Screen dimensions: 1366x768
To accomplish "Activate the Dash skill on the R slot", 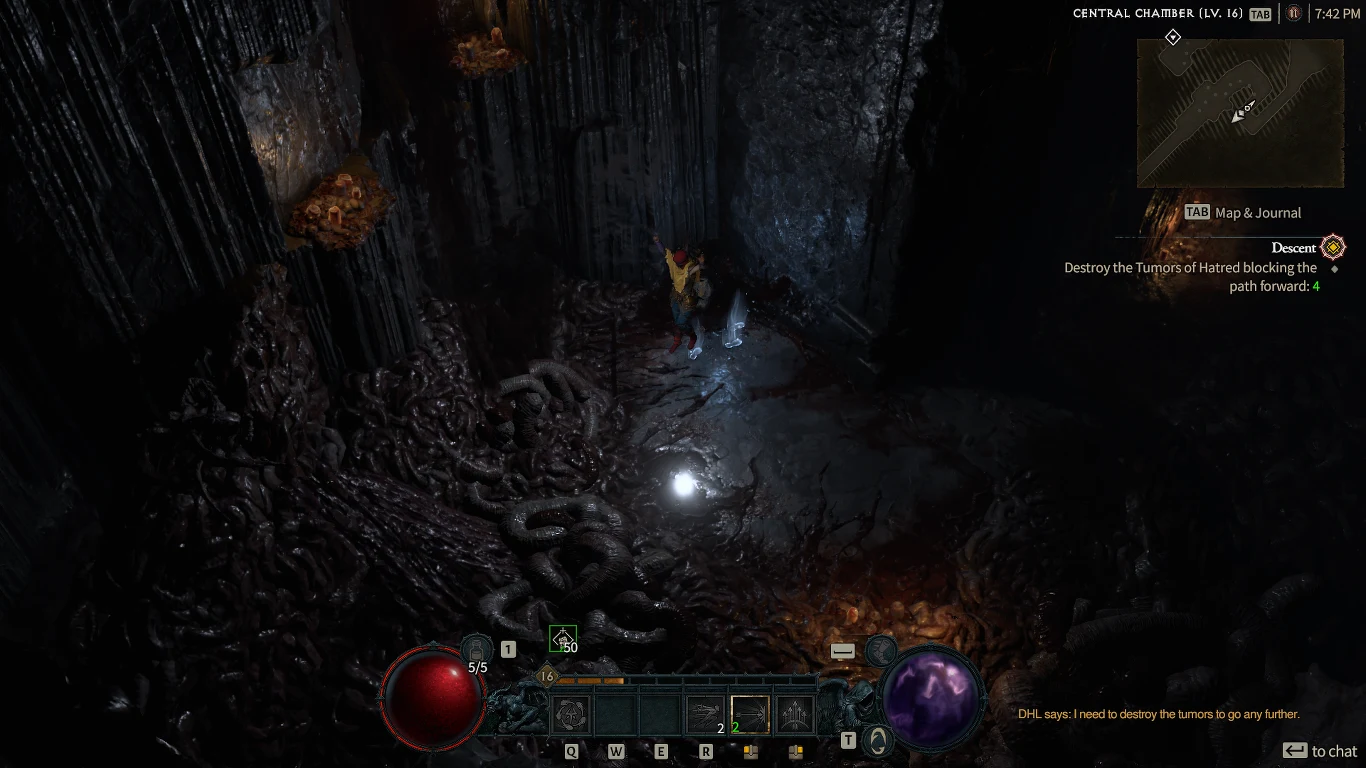I will click(705, 712).
